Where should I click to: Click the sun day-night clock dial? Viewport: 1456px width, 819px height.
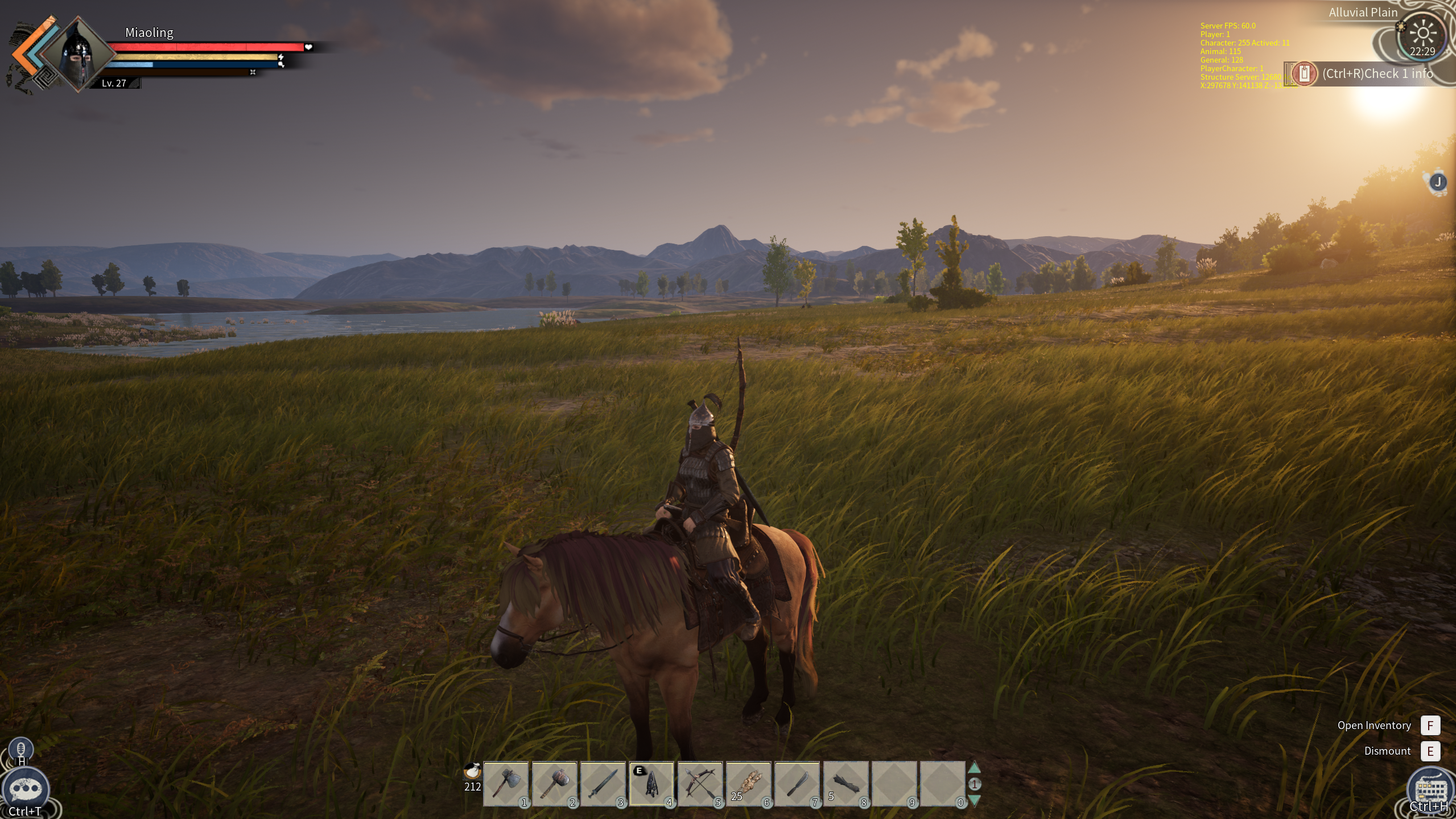pyautogui.click(x=1422, y=34)
